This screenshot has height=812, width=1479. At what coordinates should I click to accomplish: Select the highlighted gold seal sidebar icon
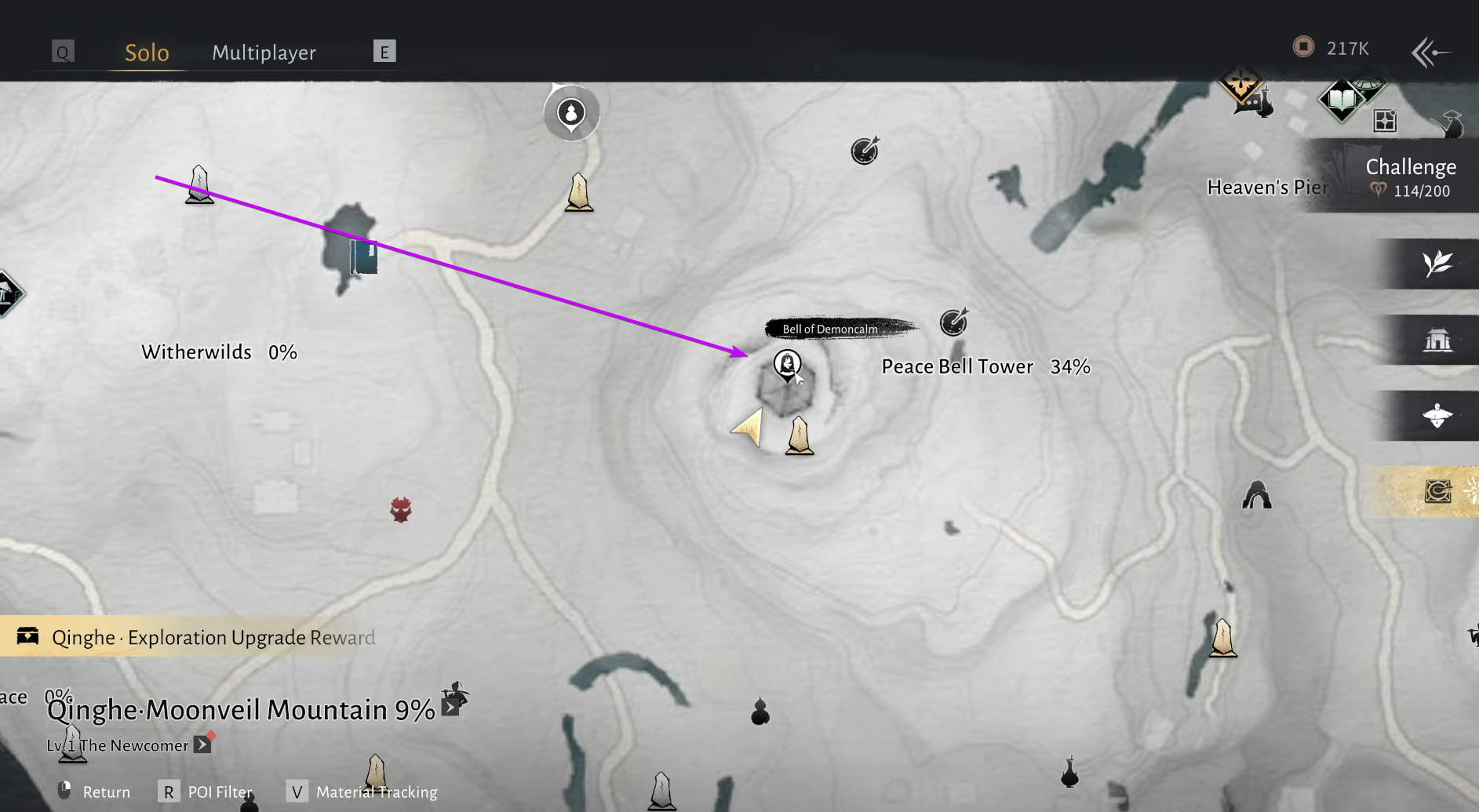pyautogui.click(x=1438, y=491)
